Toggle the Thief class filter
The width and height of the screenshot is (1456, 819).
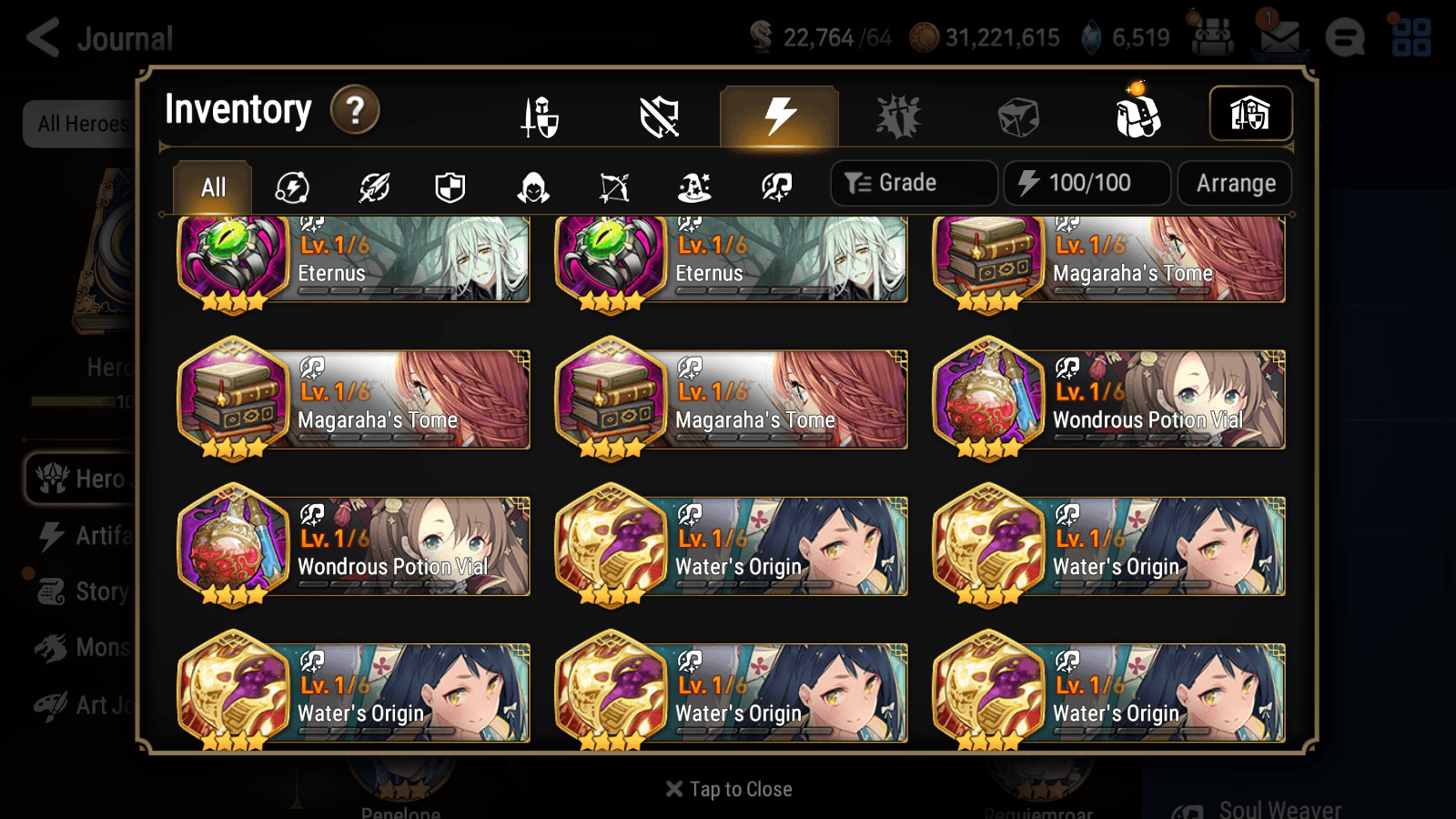tap(532, 187)
